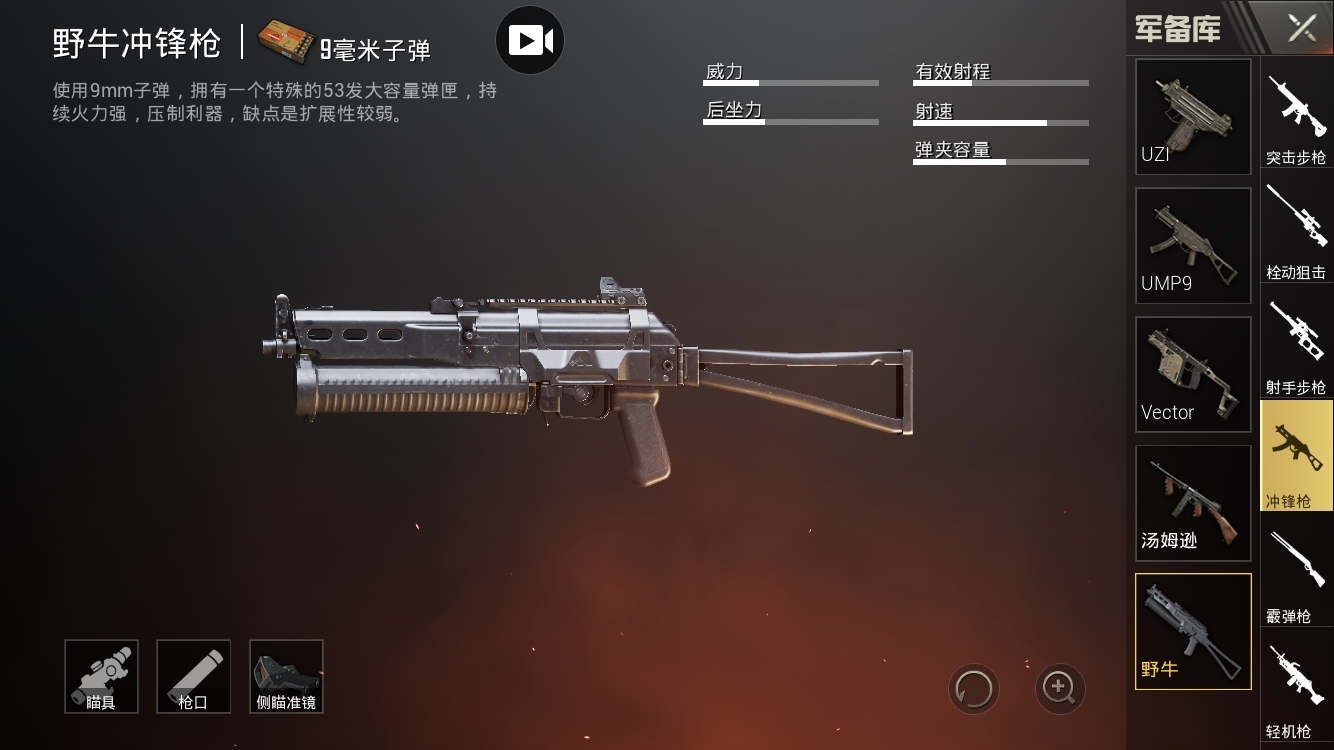This screenshot has height=750, width=1334.
Task: Play the weapon preview video
Action: point(530,41)
